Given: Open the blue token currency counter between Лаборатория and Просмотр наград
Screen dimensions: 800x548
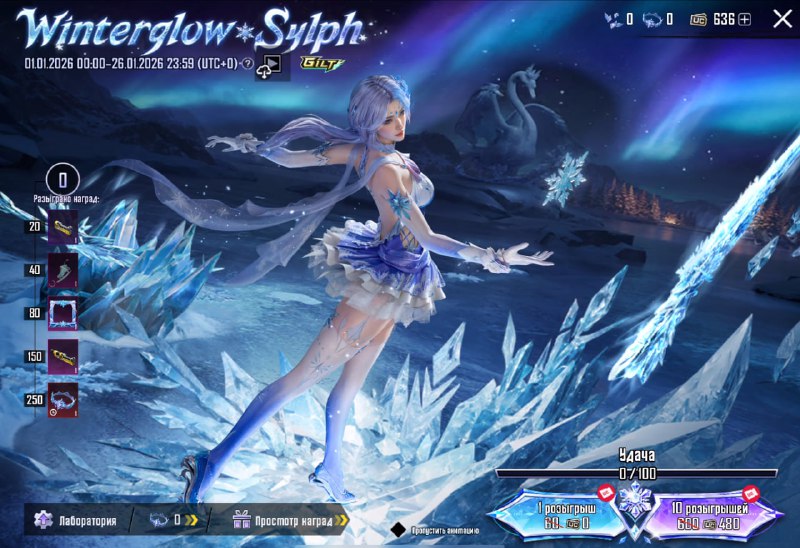Looking at the screenshot, I should [x=174, y=520].
